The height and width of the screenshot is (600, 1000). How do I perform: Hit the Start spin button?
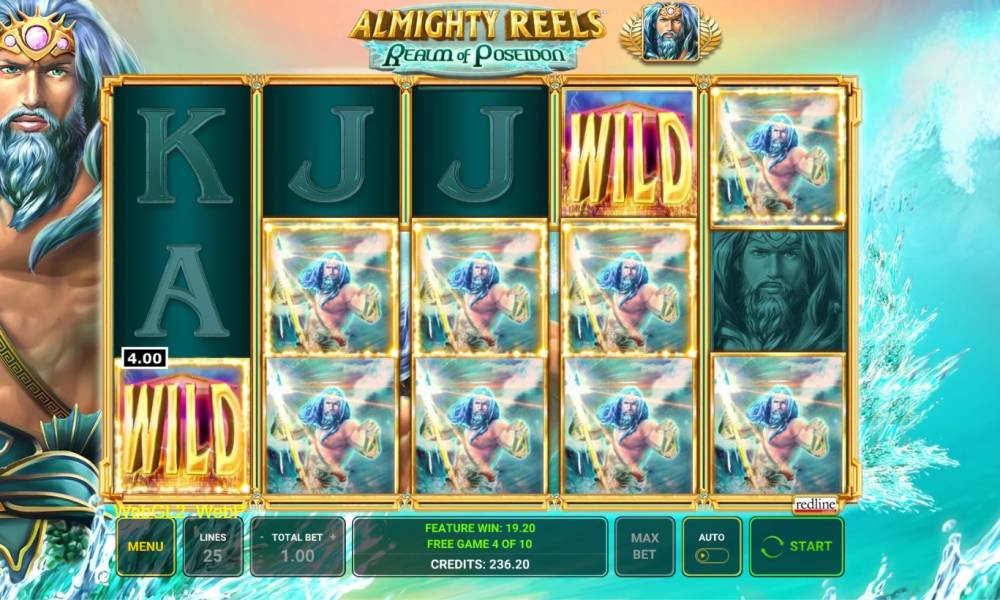click(x=796, y=546)
